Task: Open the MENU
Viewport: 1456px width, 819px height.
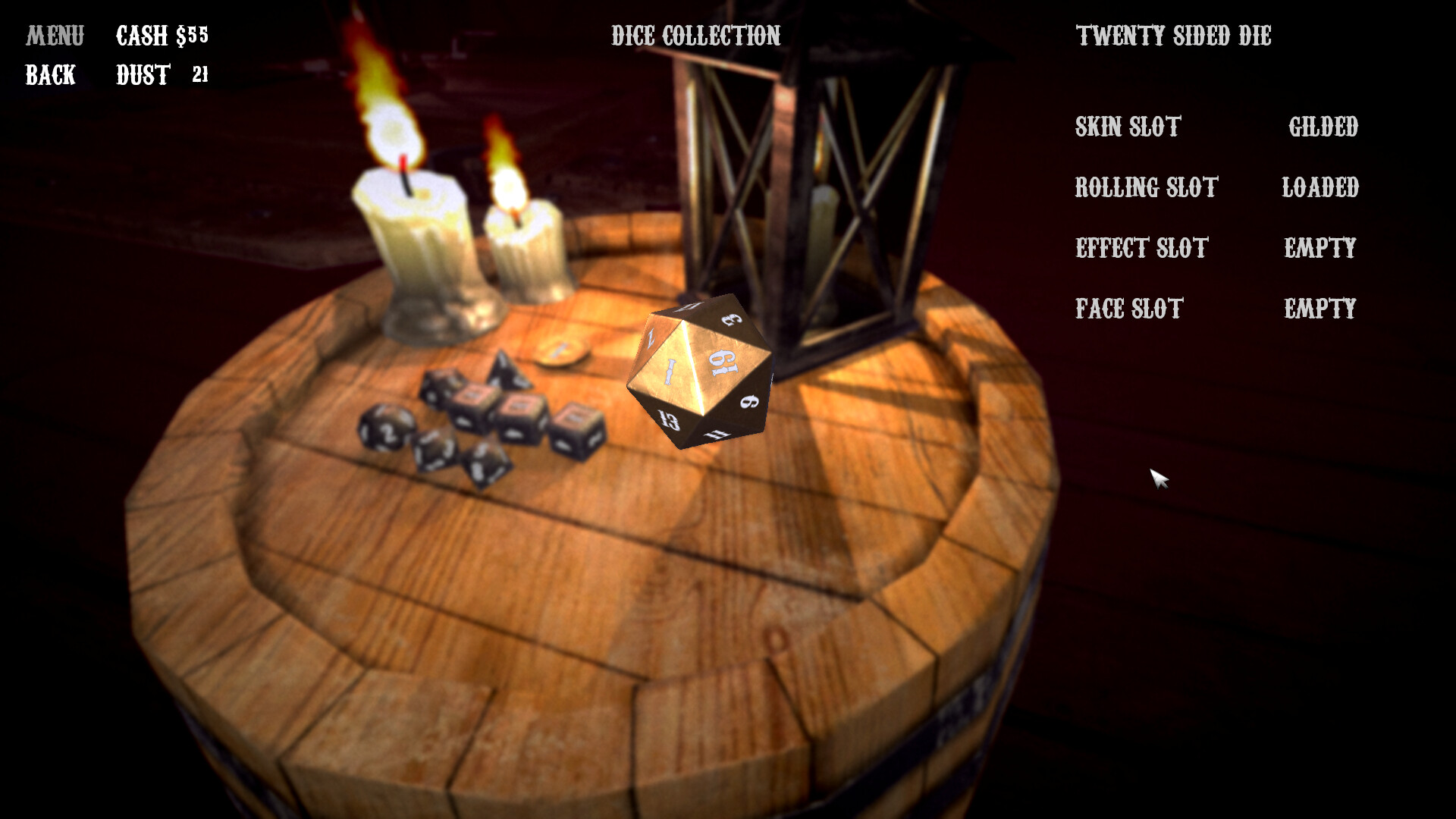Action: click(55, 34)
